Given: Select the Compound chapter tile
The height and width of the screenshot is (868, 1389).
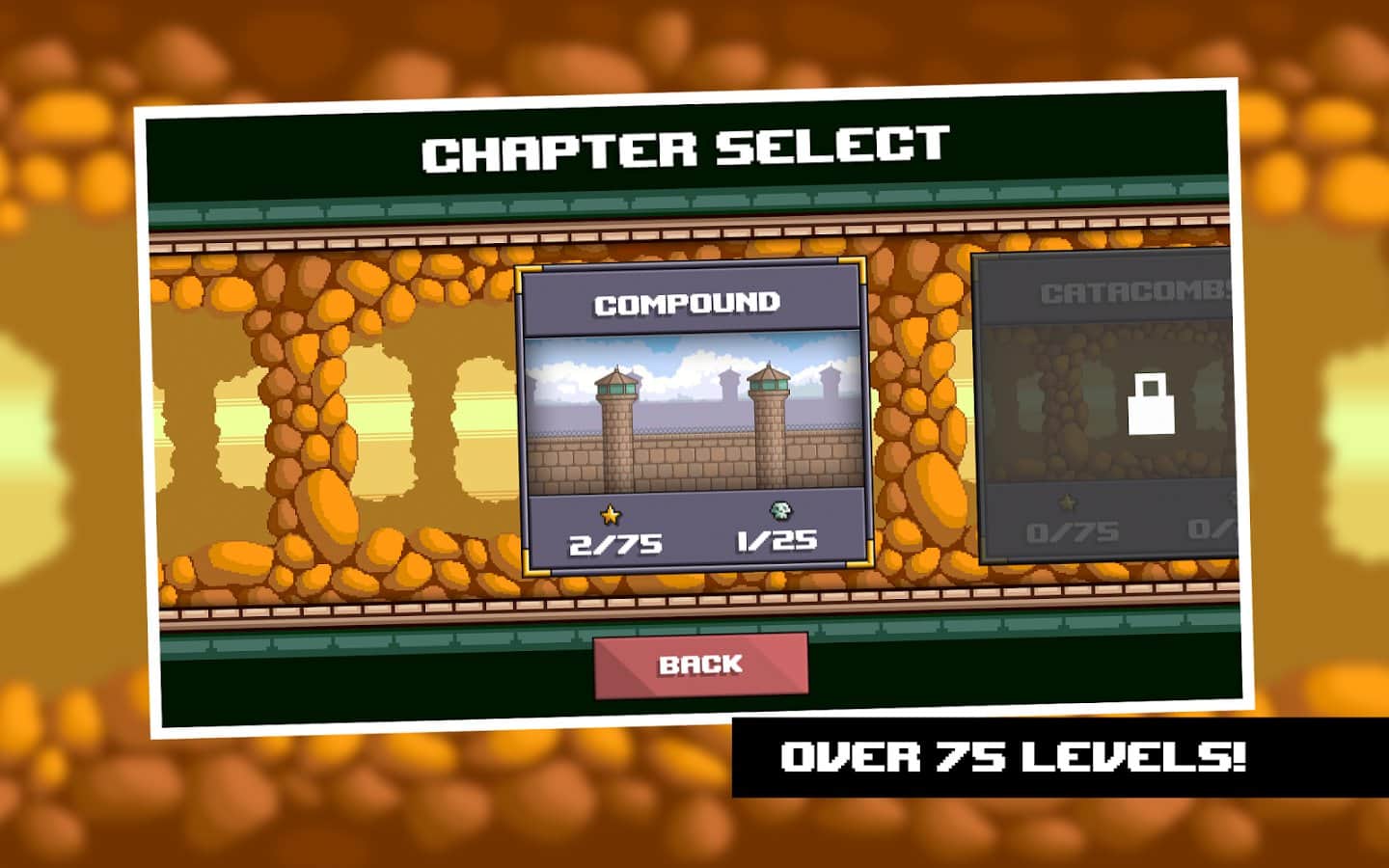Looking at the screenshot, I should (694, 417).
